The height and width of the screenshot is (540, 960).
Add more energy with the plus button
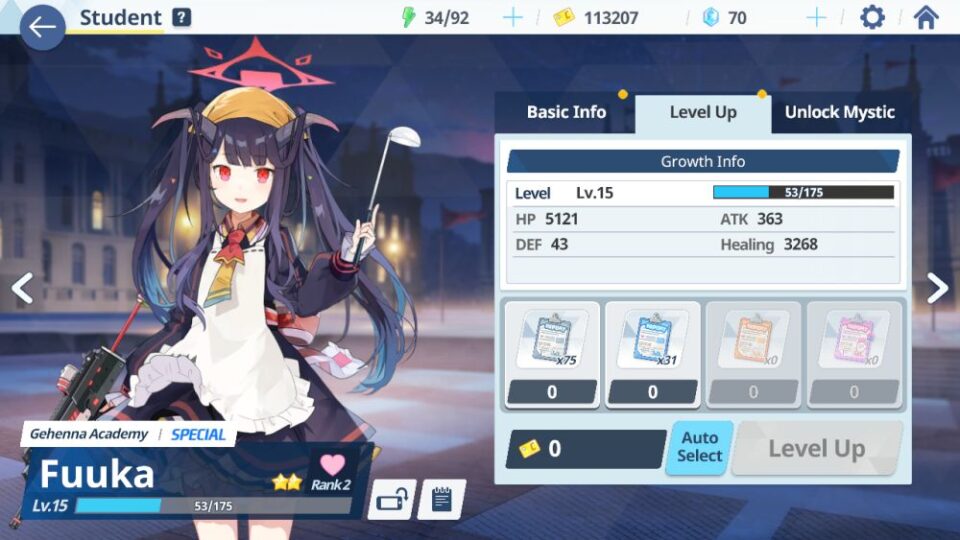click(512, 17)
